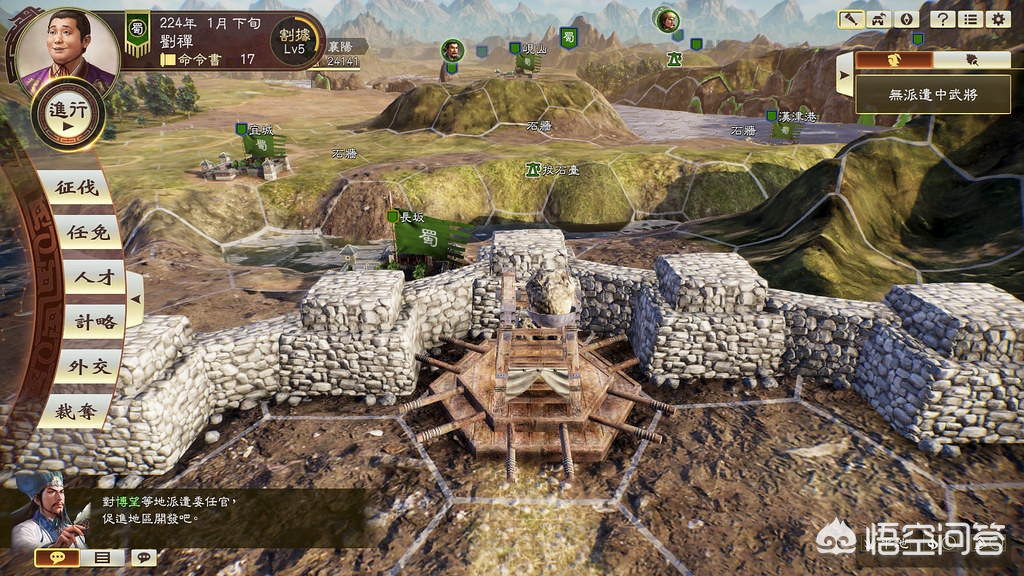Click the return-to-castle icon

(879, 19)
